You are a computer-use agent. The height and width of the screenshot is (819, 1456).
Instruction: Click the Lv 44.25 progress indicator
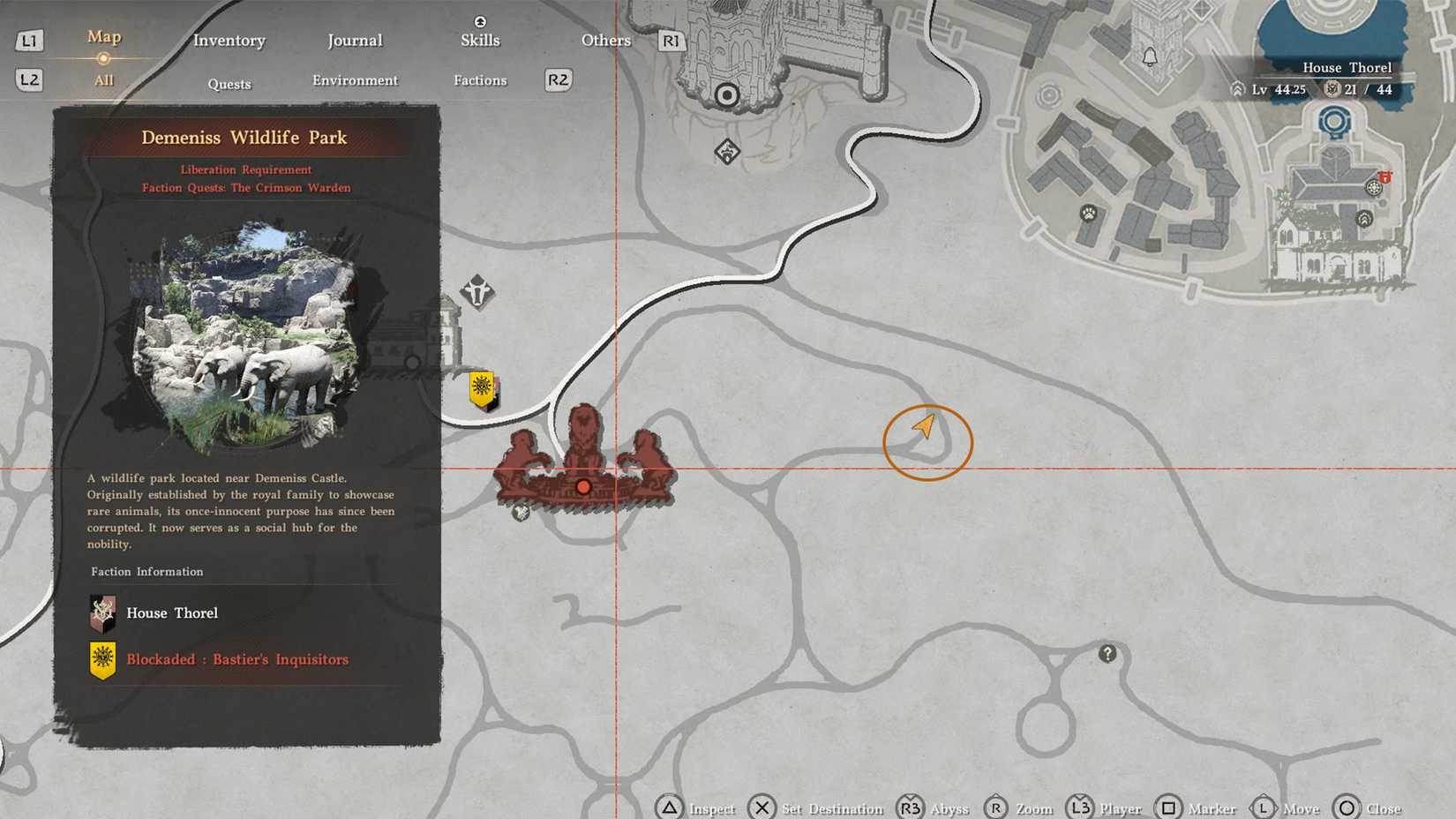[x=1277, y=89]
